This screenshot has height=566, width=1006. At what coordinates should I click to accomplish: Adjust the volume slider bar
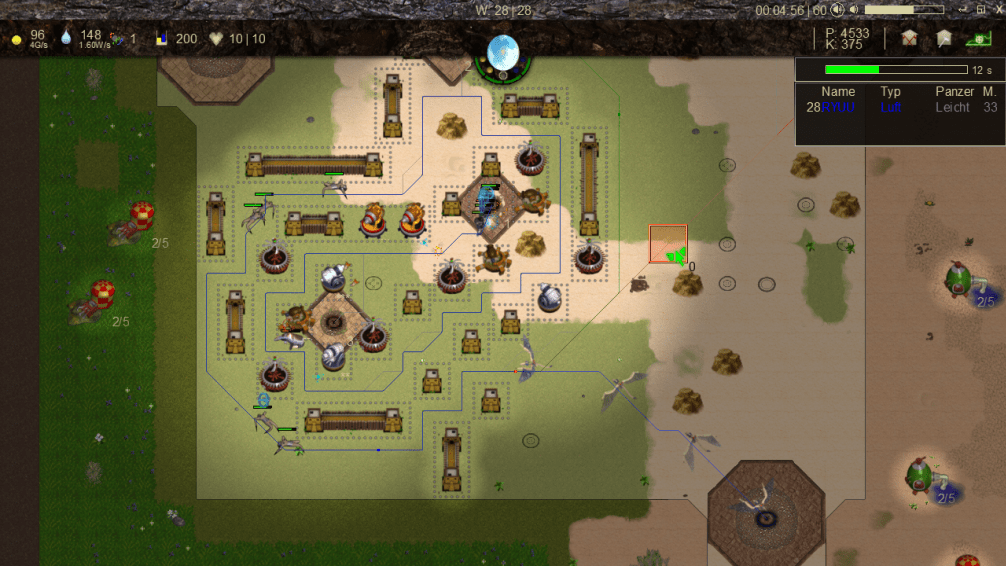[904, 10]
